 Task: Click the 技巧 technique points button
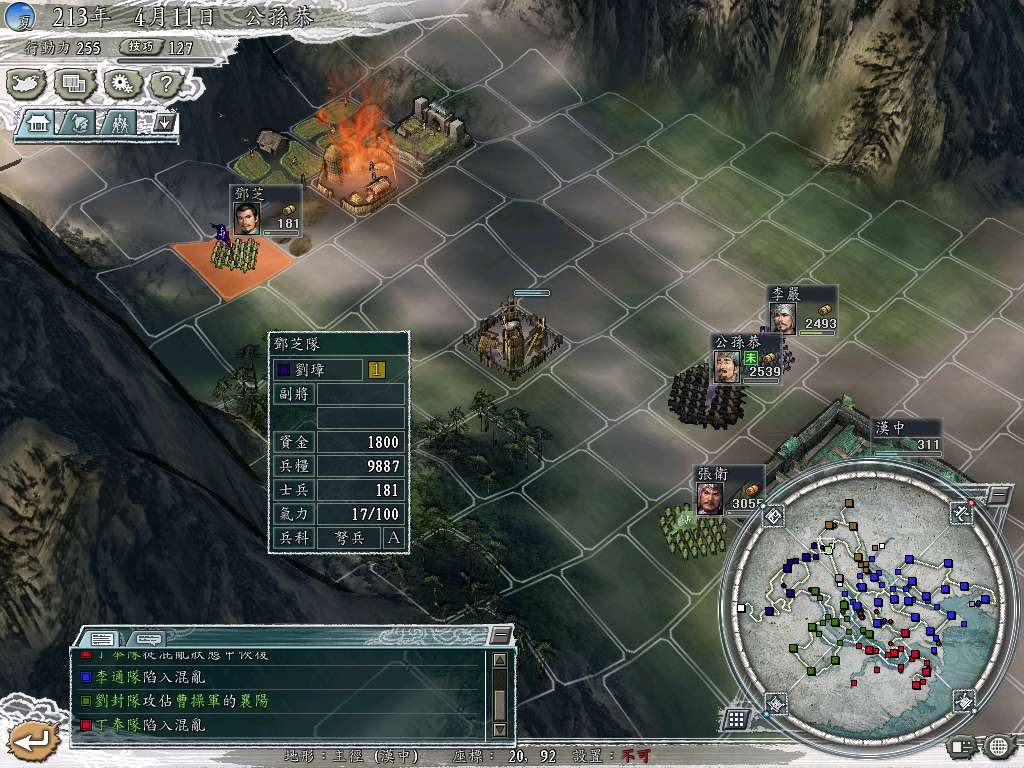[x=138, y=47]
